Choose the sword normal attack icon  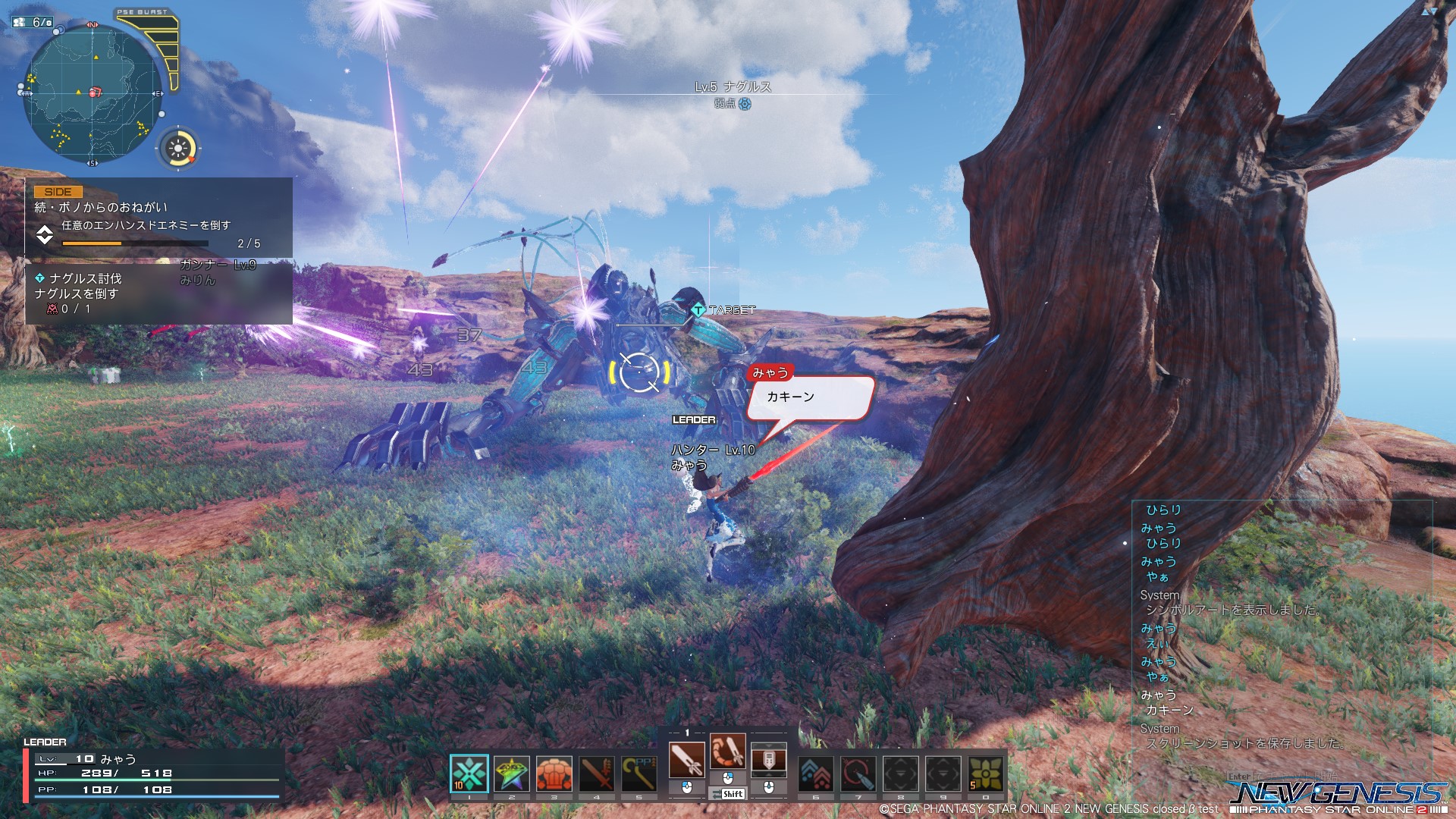pos(686,759)
